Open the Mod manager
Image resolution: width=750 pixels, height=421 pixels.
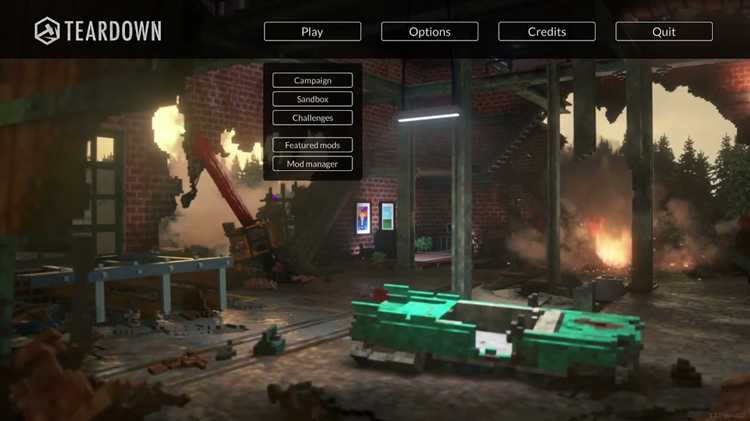[x=312, y=163]
